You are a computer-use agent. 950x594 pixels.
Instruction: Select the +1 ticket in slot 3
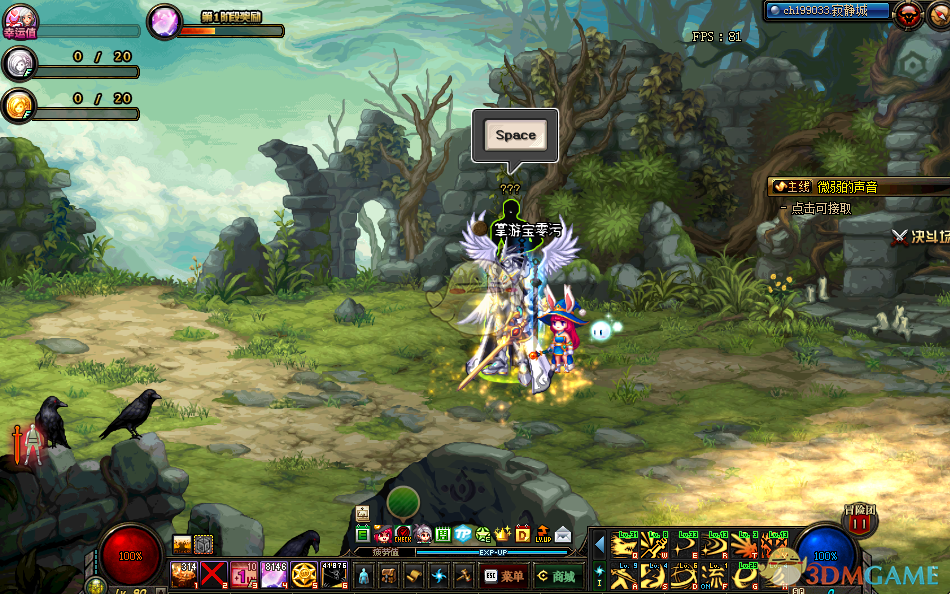(x=243, y=574)
